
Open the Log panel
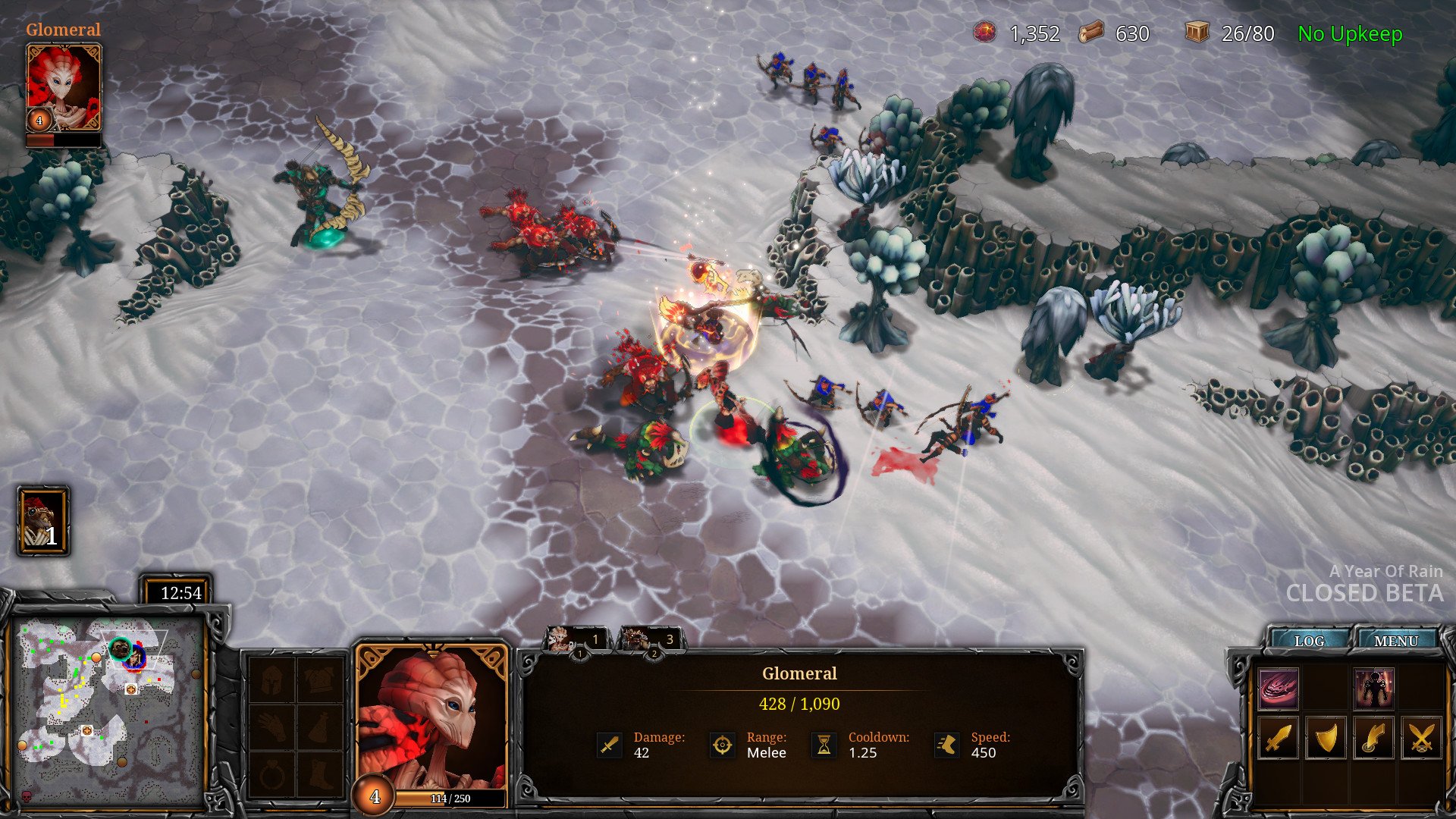click(1309, 641)
